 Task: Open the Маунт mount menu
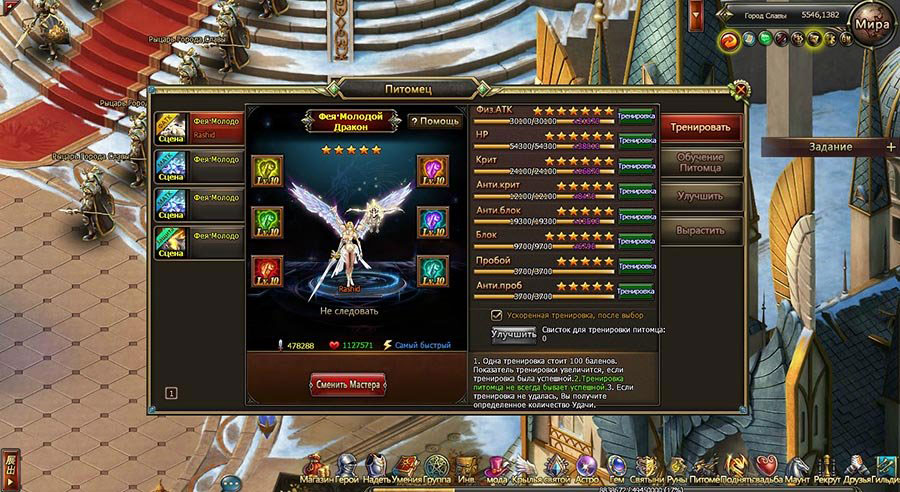coord(798,470)
